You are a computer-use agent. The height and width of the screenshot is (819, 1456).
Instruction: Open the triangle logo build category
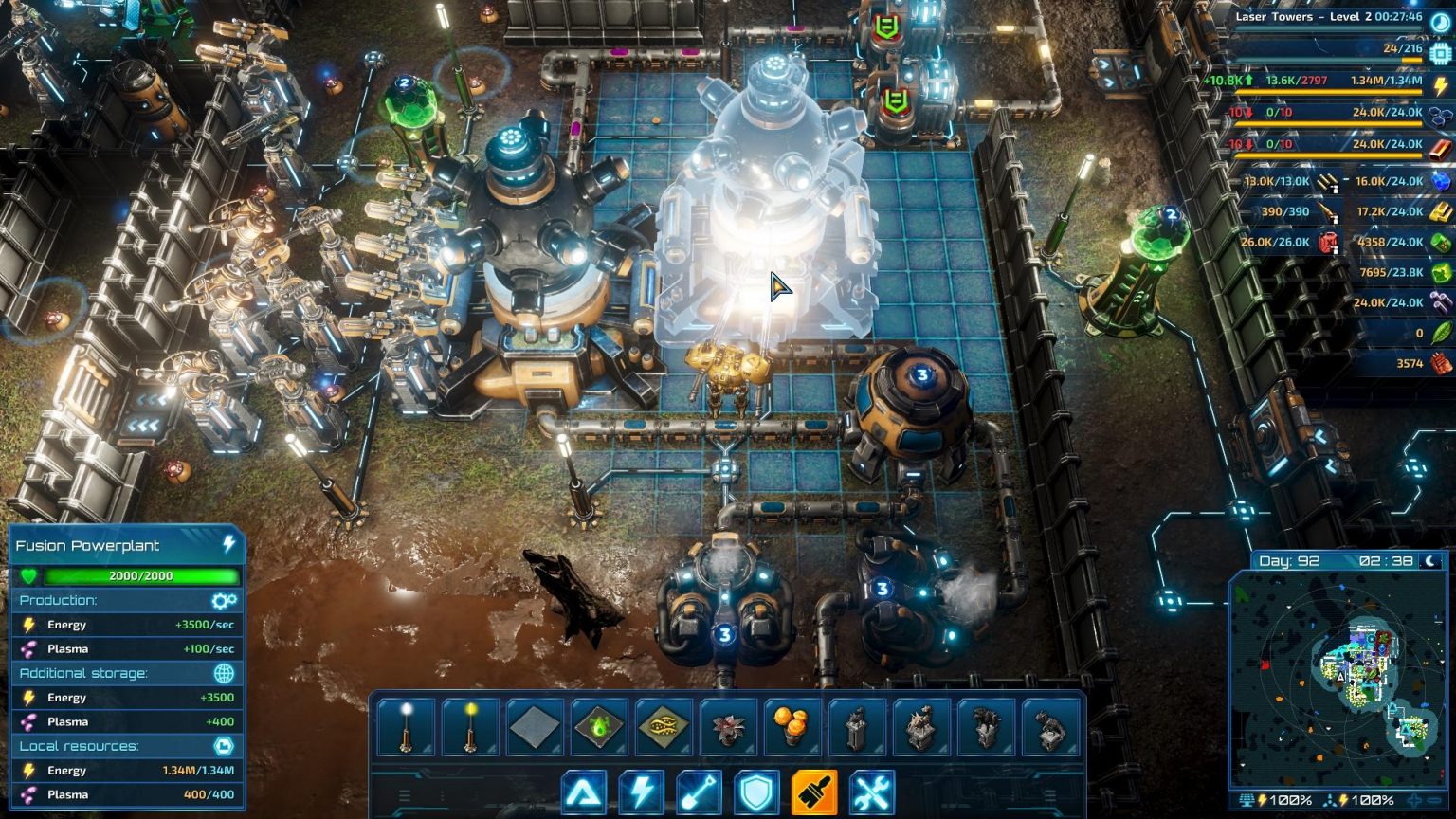coord(583,793)
